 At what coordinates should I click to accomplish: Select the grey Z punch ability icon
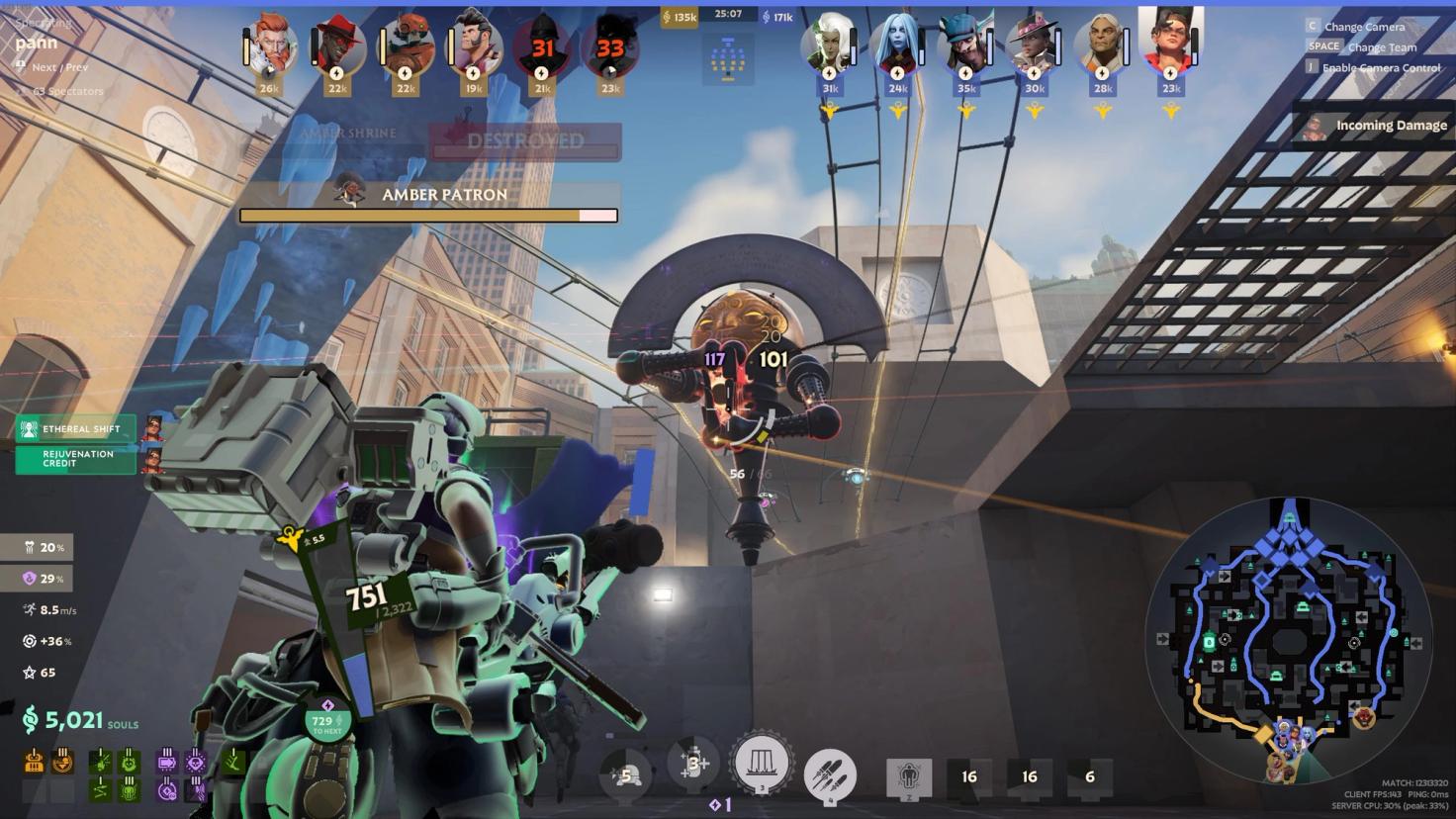point(908,777)
